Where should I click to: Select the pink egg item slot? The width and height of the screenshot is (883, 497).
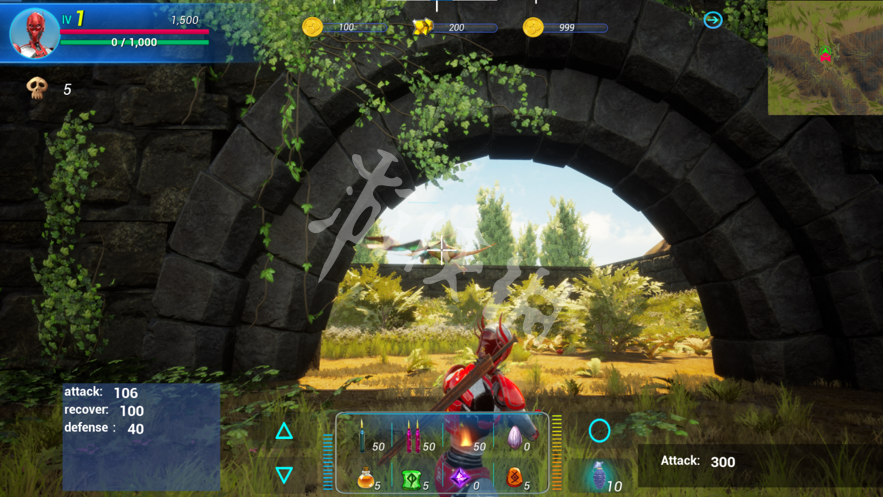[514, 438]
